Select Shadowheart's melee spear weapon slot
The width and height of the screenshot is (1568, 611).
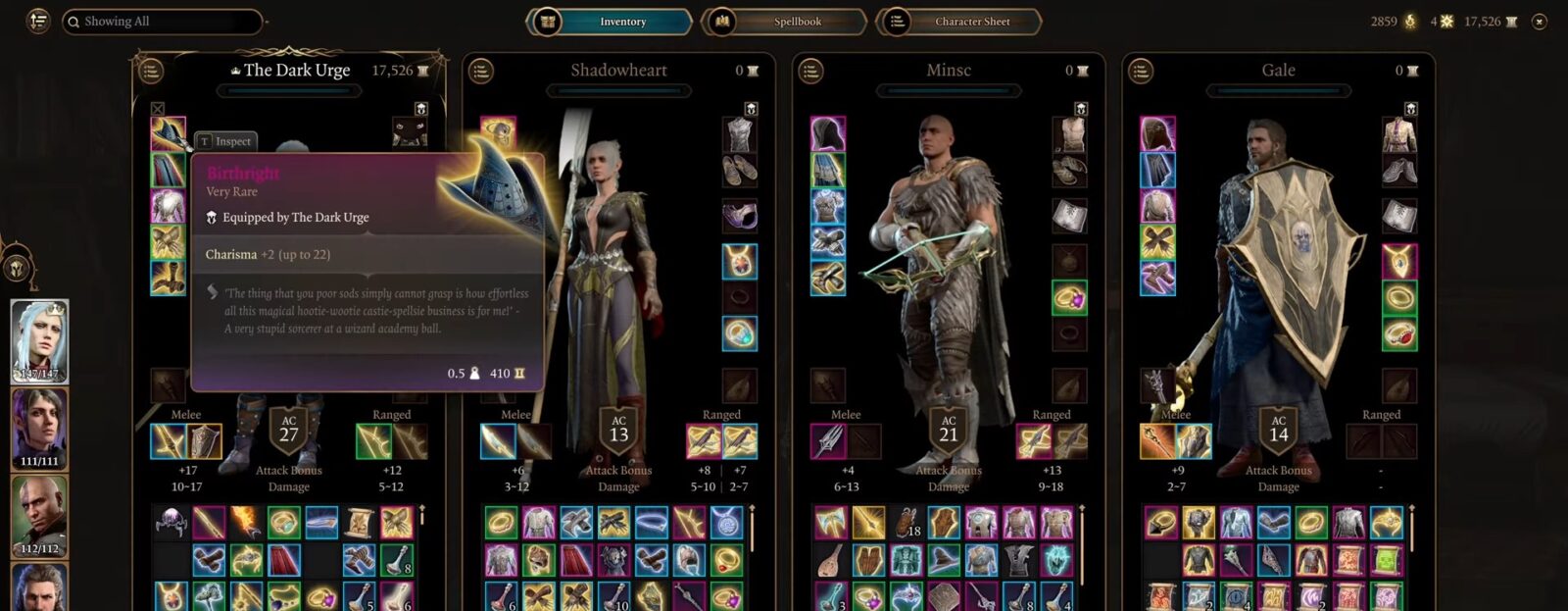tap(498, 441)
